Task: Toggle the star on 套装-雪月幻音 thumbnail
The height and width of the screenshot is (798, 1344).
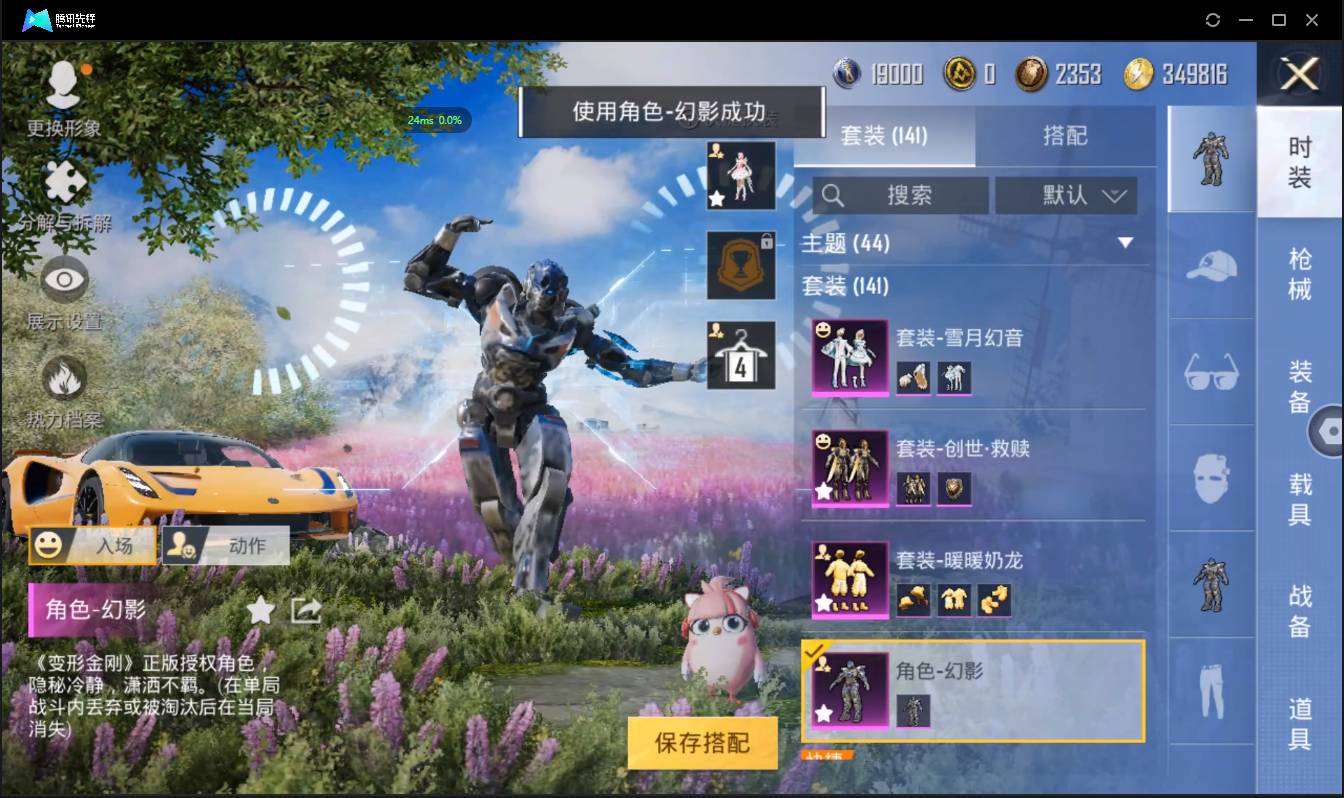Action: coord(822,383)
